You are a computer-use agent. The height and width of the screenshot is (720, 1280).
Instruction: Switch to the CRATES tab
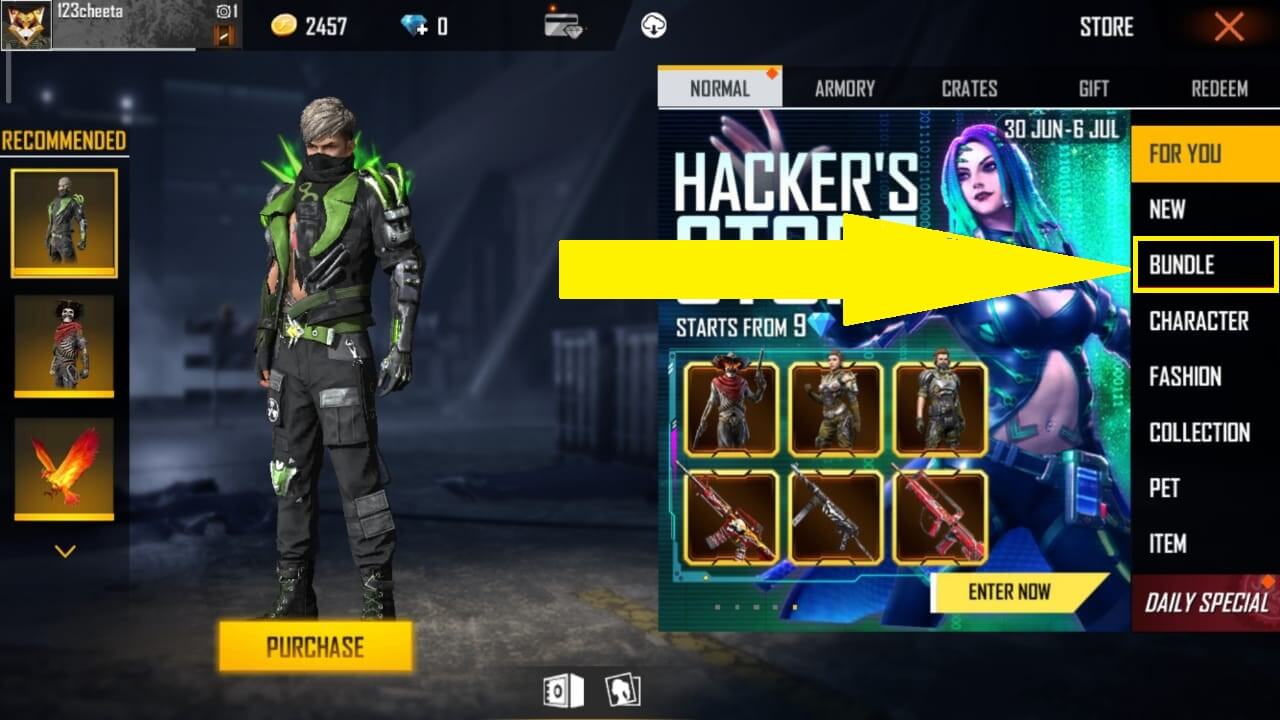click(968, 88)
